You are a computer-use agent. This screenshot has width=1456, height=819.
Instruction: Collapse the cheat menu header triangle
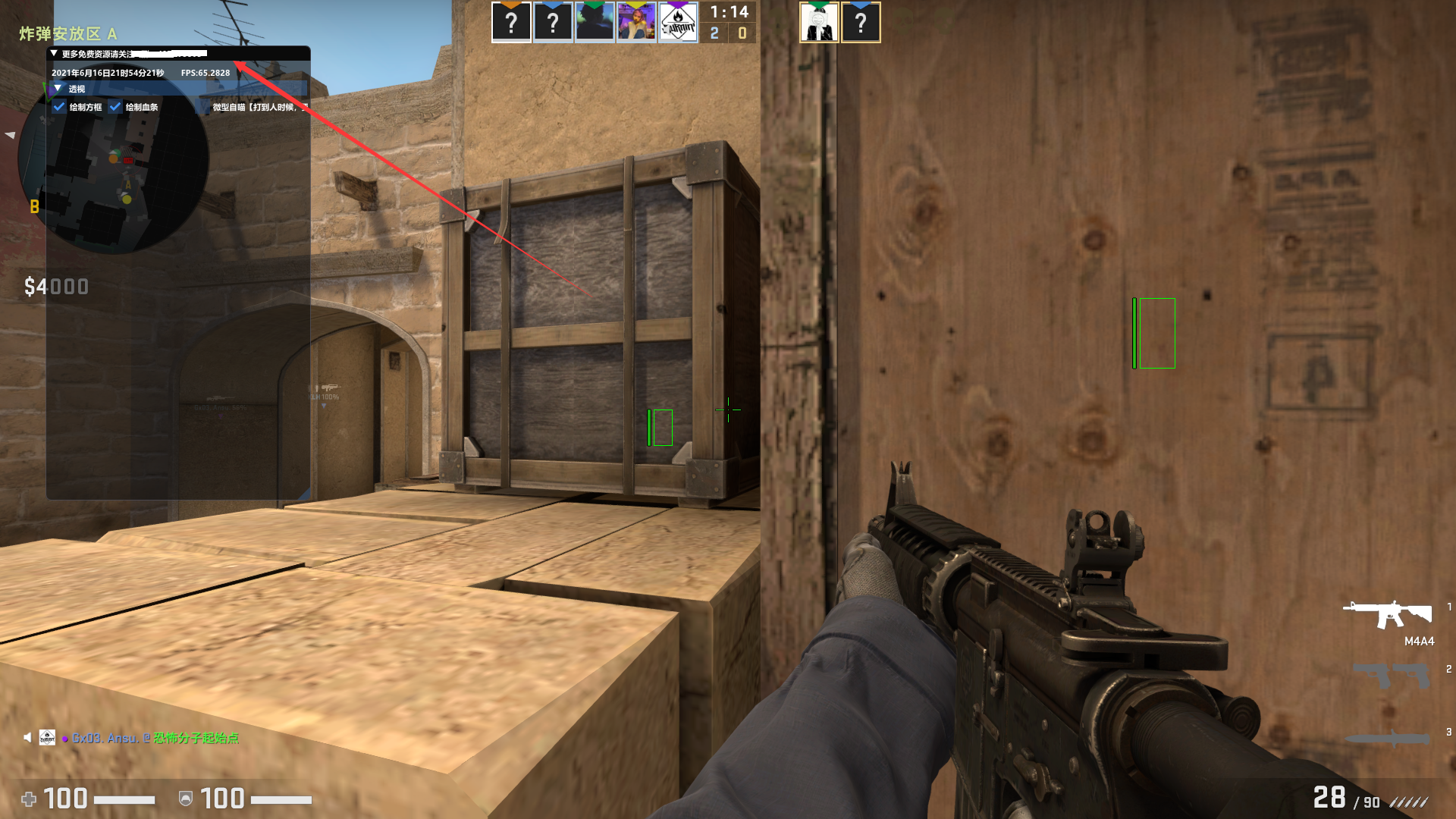(54, 54)
